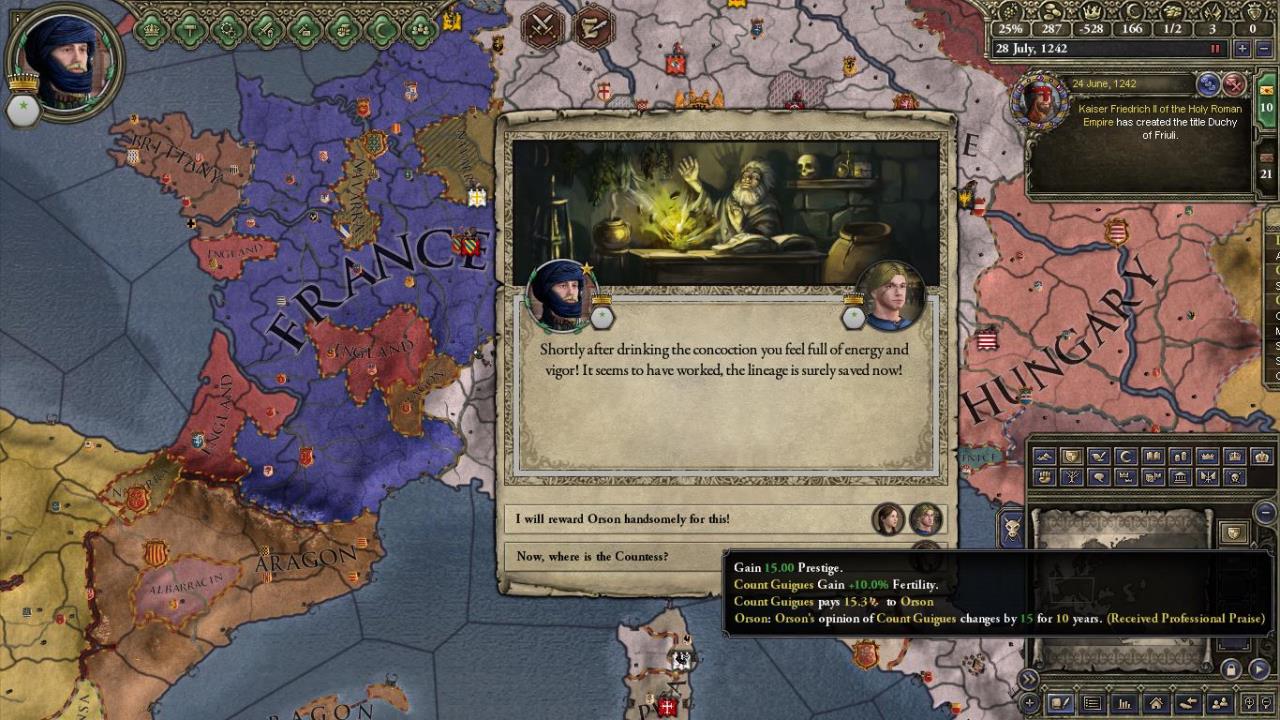Open the crescent moon religion tab

[382, 30]
